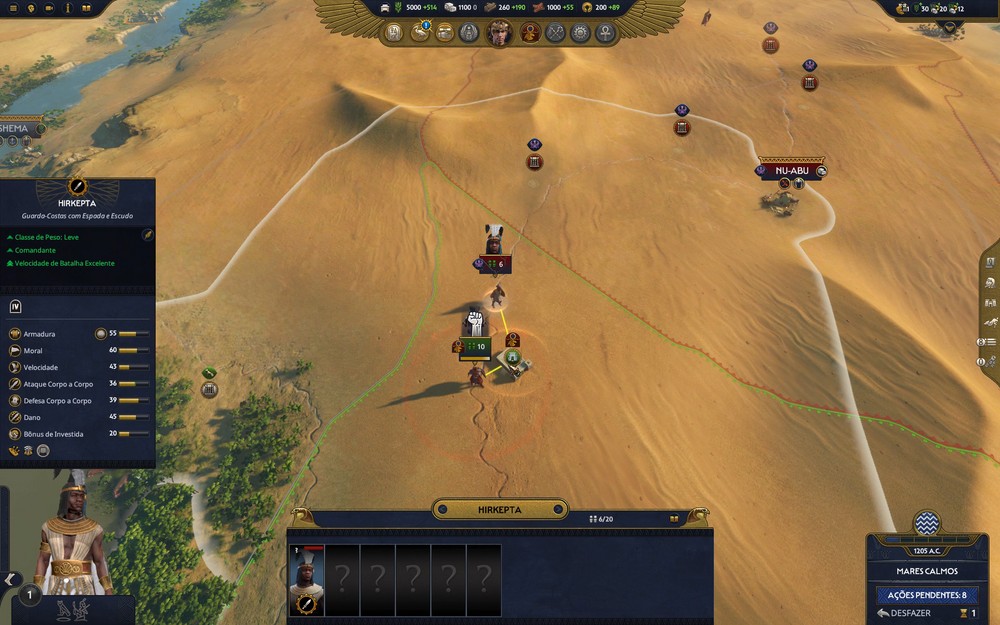1000x625 pixels.
Task: Select the Nu-Abu settlement label
Action: [791, 171]
